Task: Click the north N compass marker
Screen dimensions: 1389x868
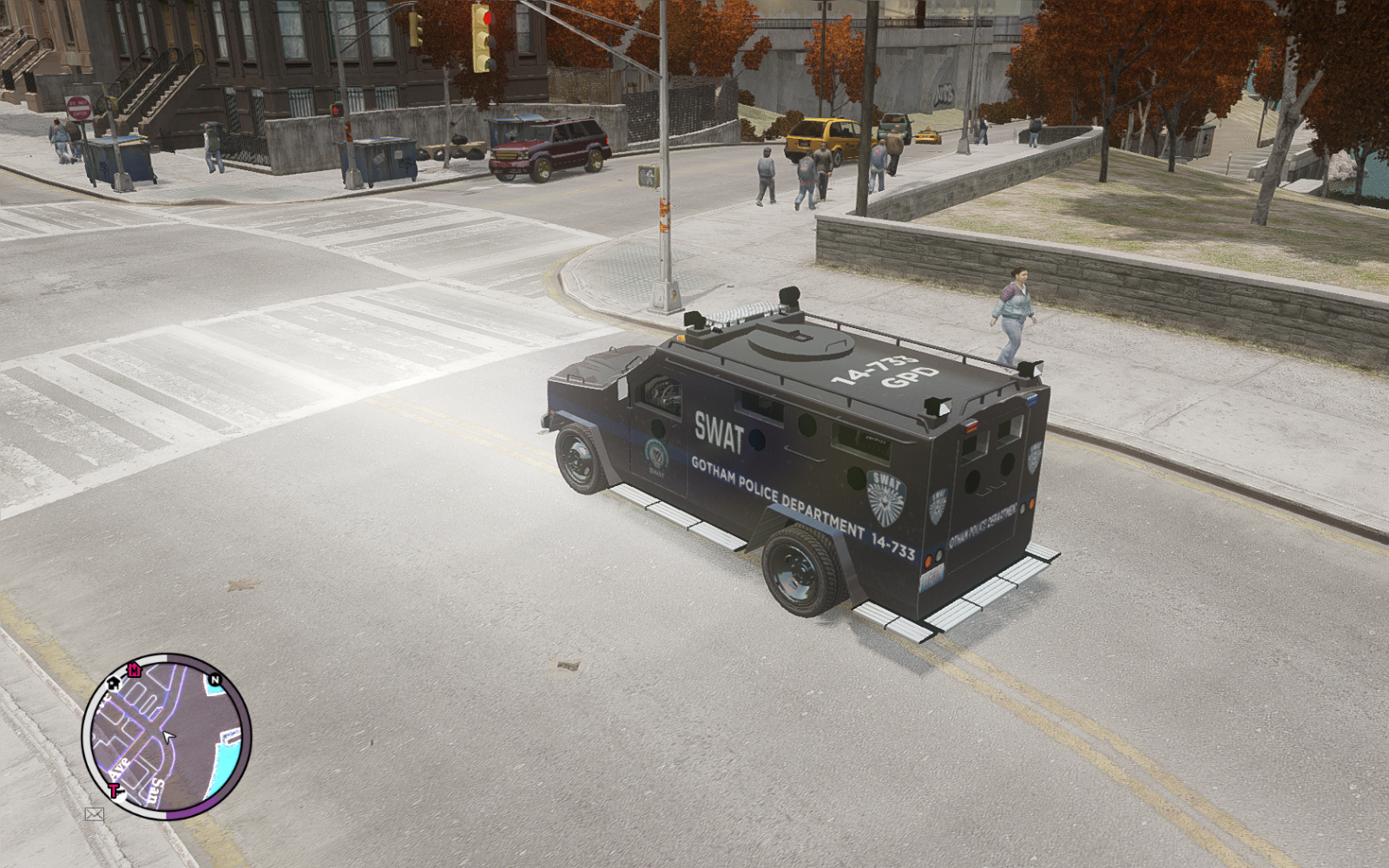Action: (214, 680)
